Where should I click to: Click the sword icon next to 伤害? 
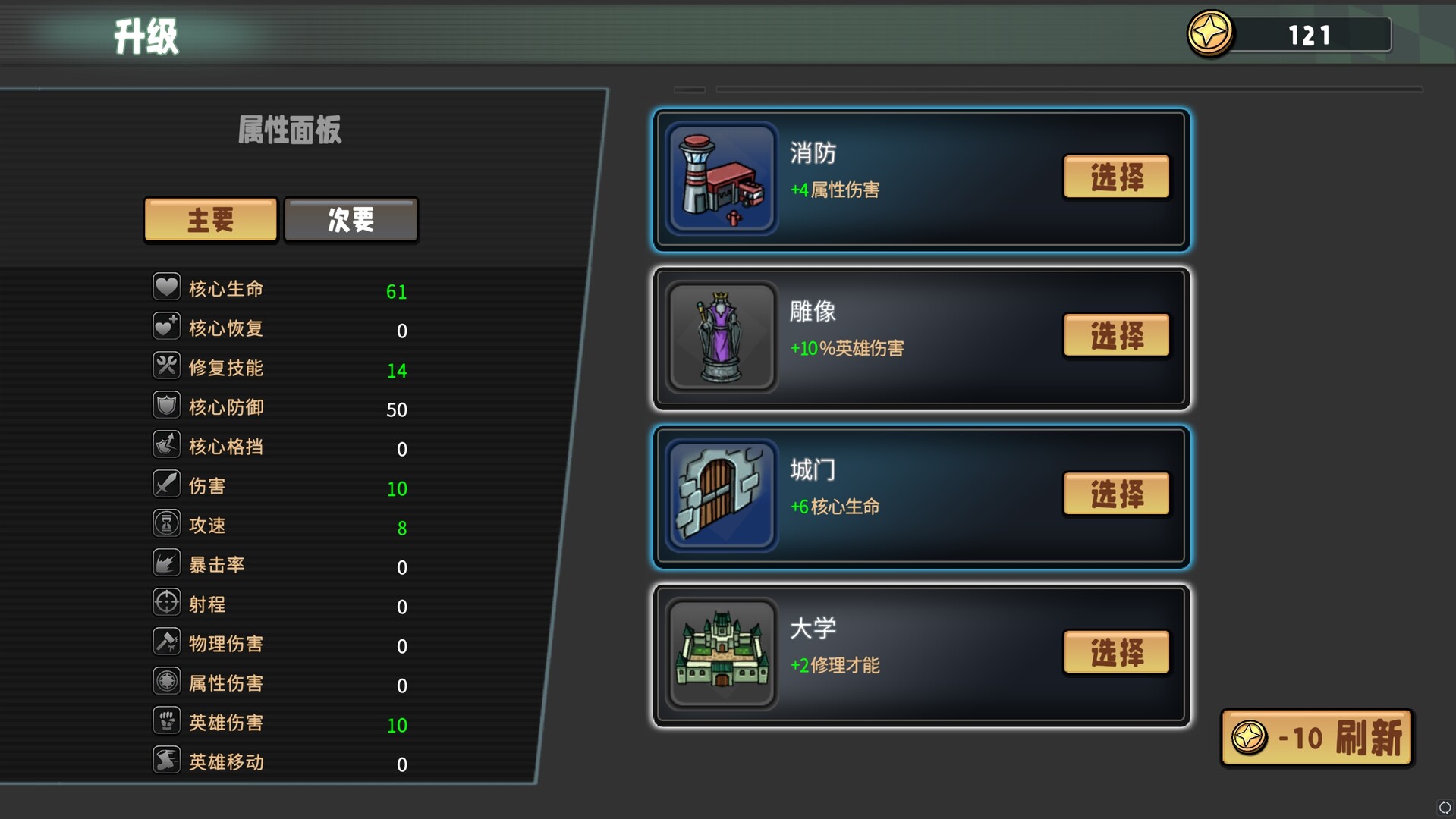168,484
